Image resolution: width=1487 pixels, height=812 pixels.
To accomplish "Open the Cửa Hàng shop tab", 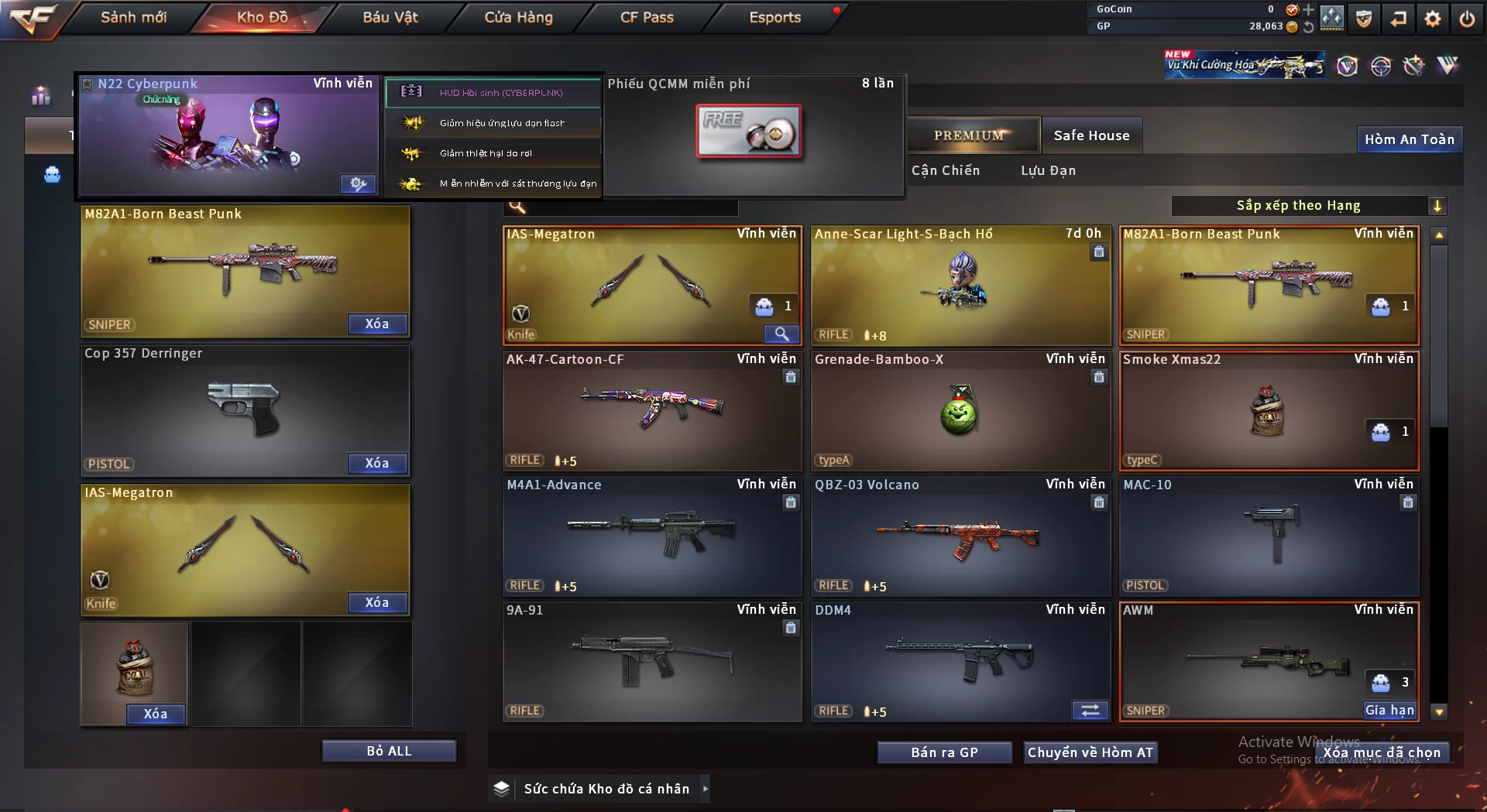I will click(518, 17).
